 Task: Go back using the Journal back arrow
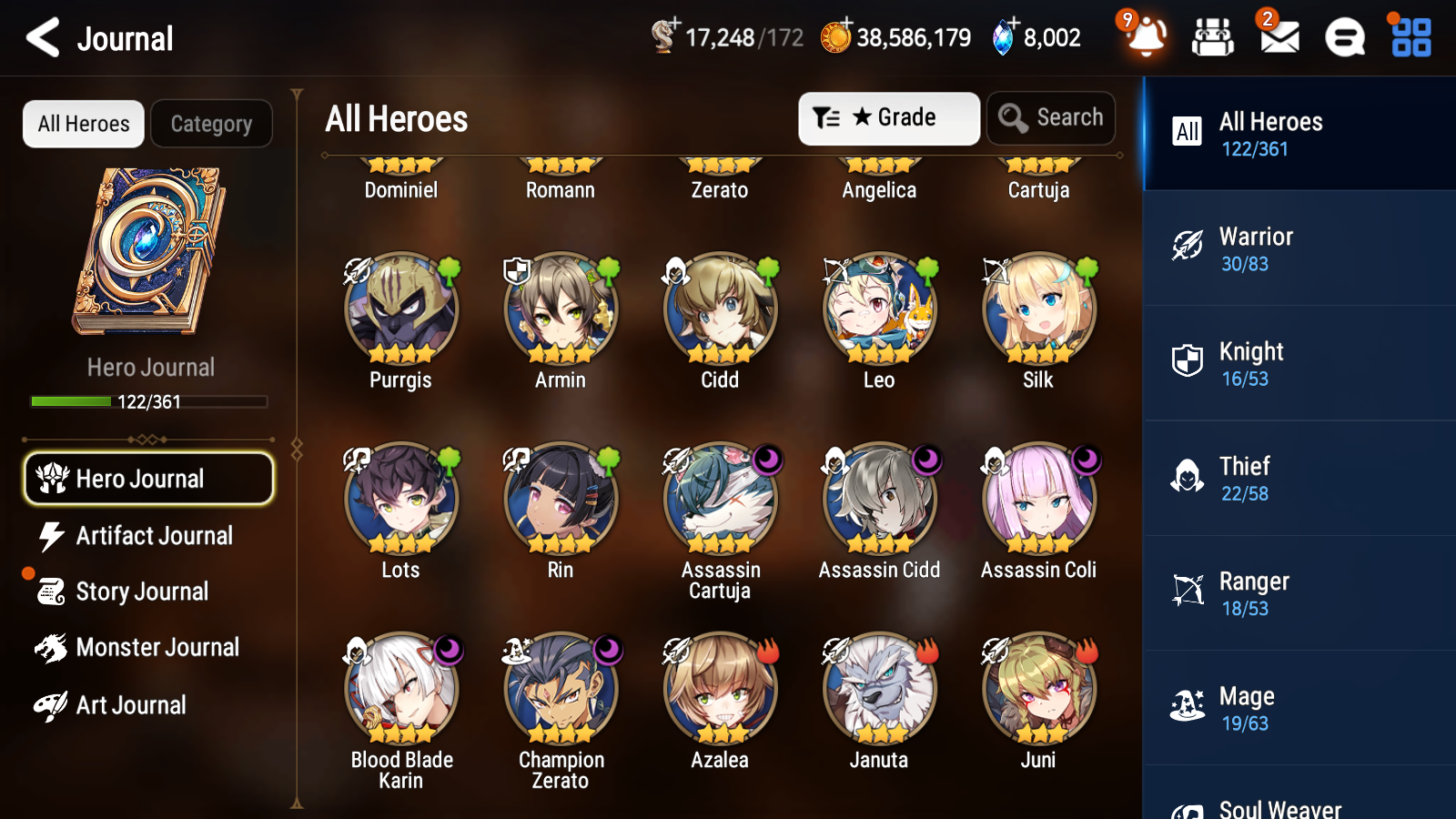(x=40, y=37)
